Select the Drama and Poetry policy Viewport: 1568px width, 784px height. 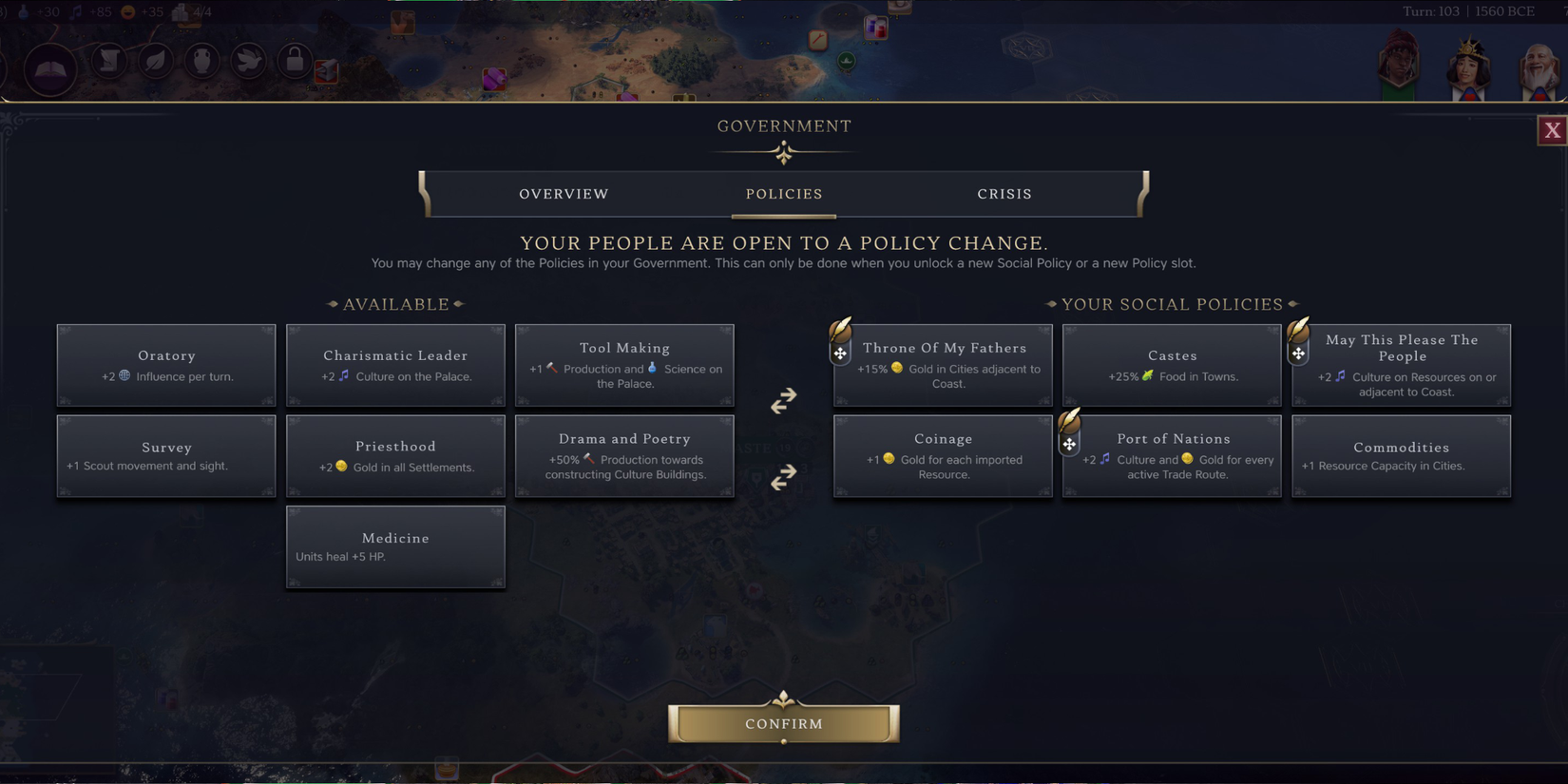coord(624,455)
